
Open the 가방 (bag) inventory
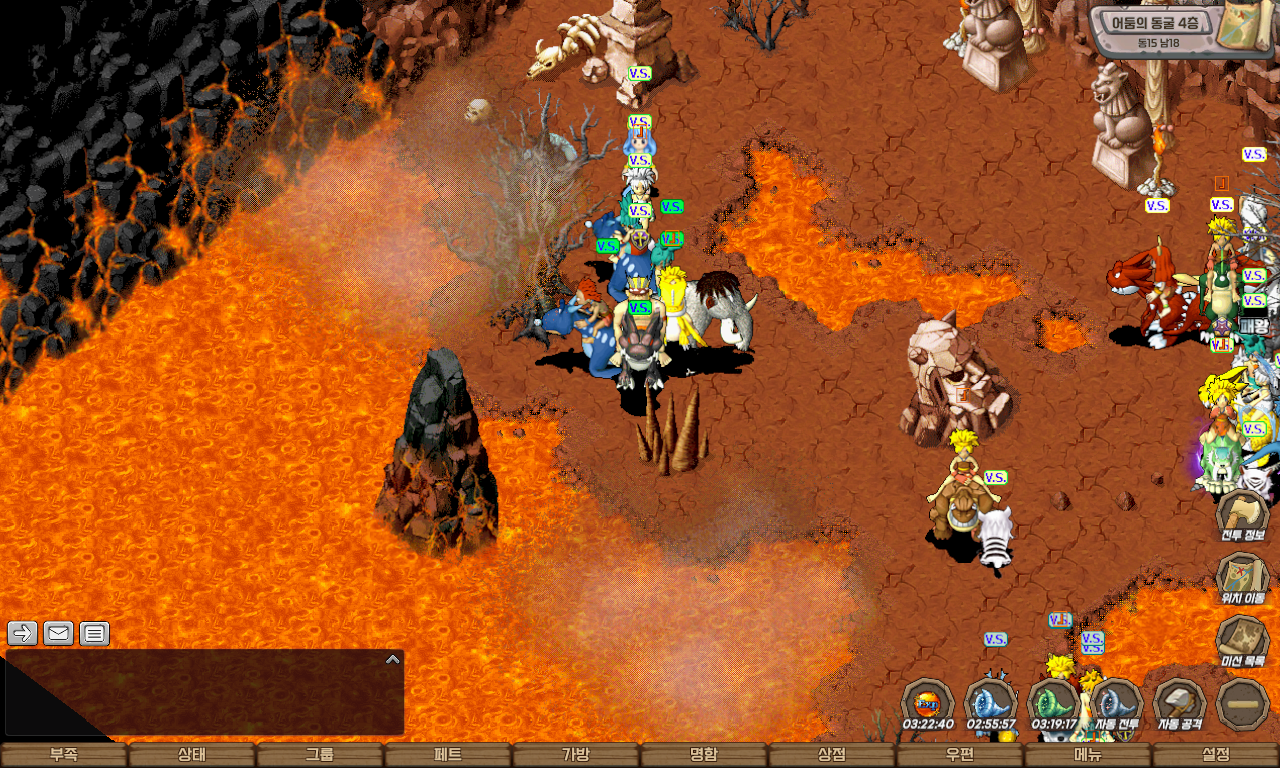pyautogui.click(x=576, y=755)
